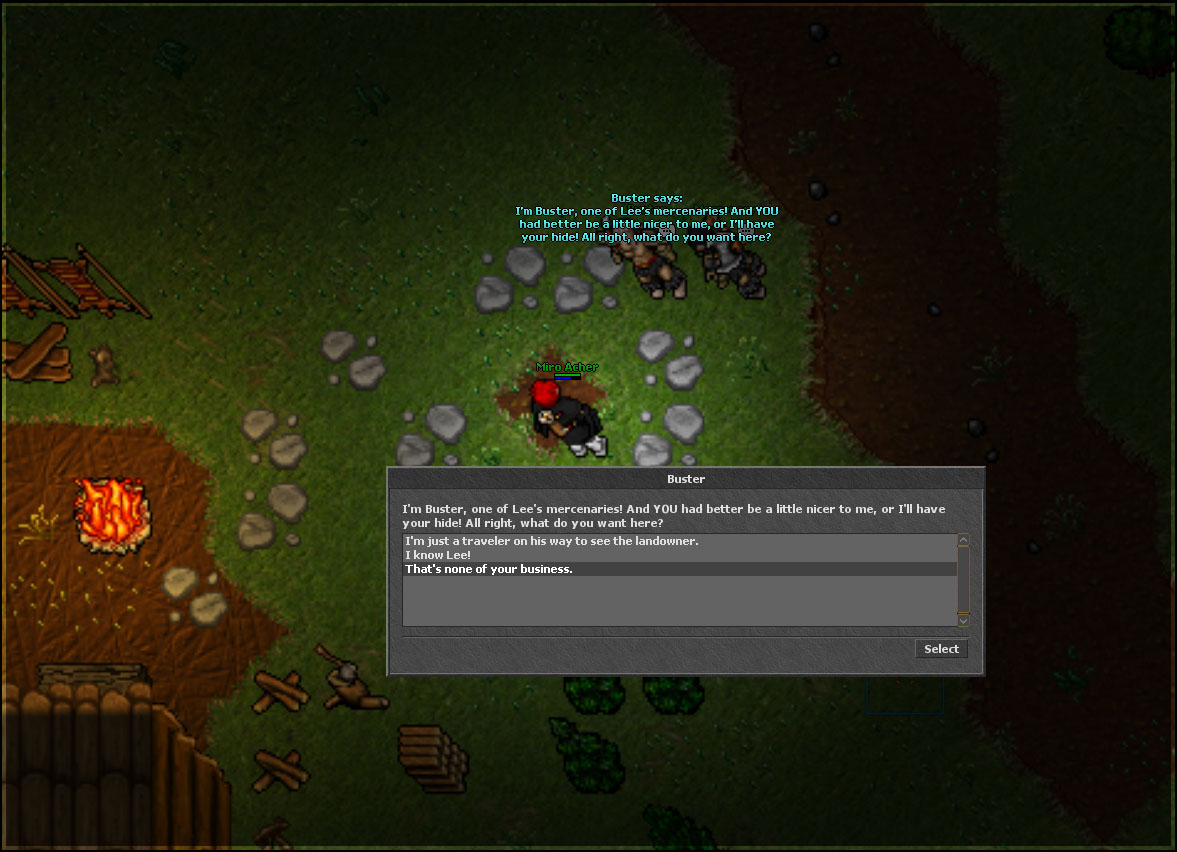This screenshot has height=852, width=1177.
Task: Pick "That's none of your business." response
Action: tap(488, 569)
